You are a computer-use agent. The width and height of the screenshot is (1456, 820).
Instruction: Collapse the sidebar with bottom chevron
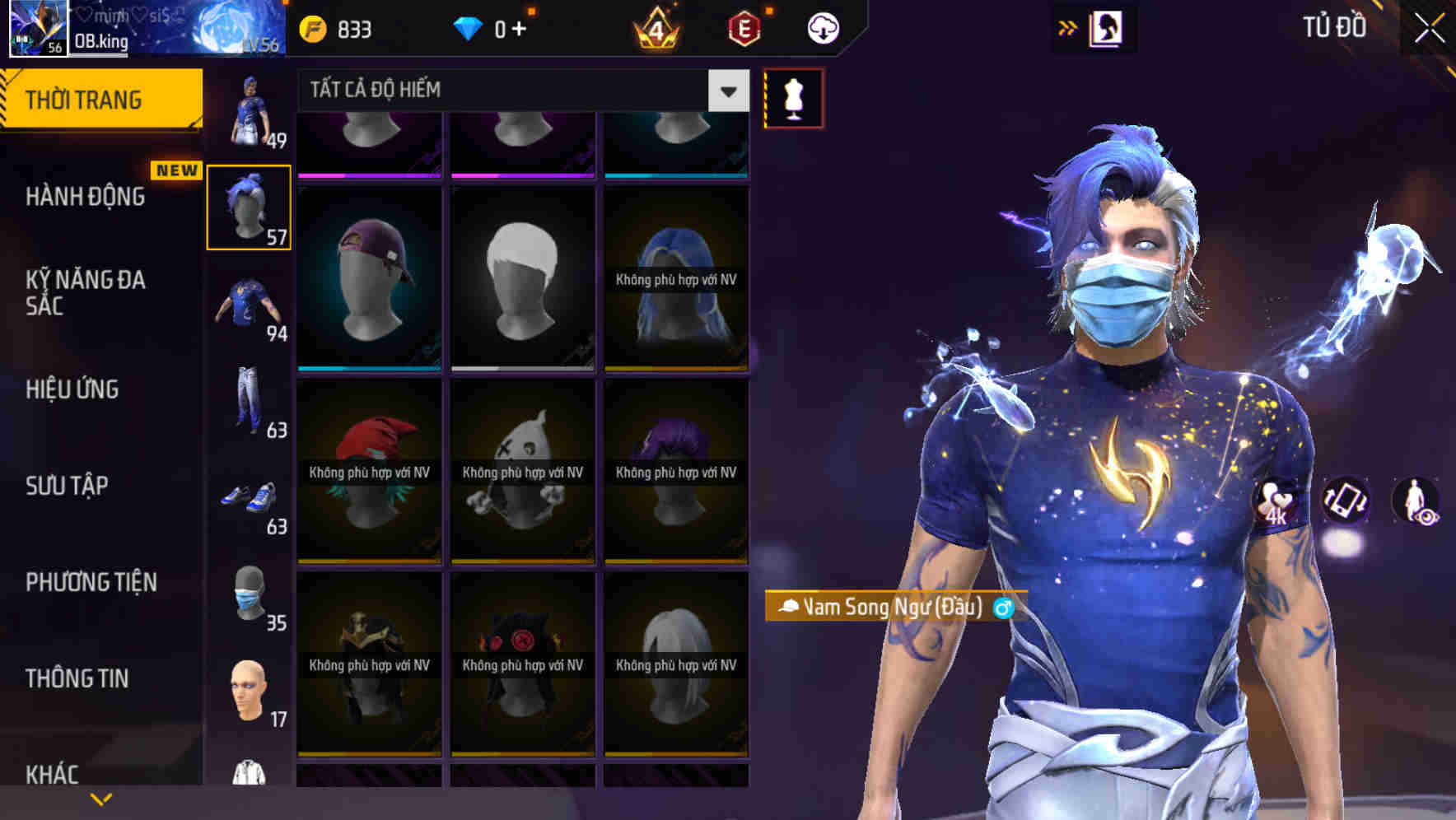coord(100,797)
